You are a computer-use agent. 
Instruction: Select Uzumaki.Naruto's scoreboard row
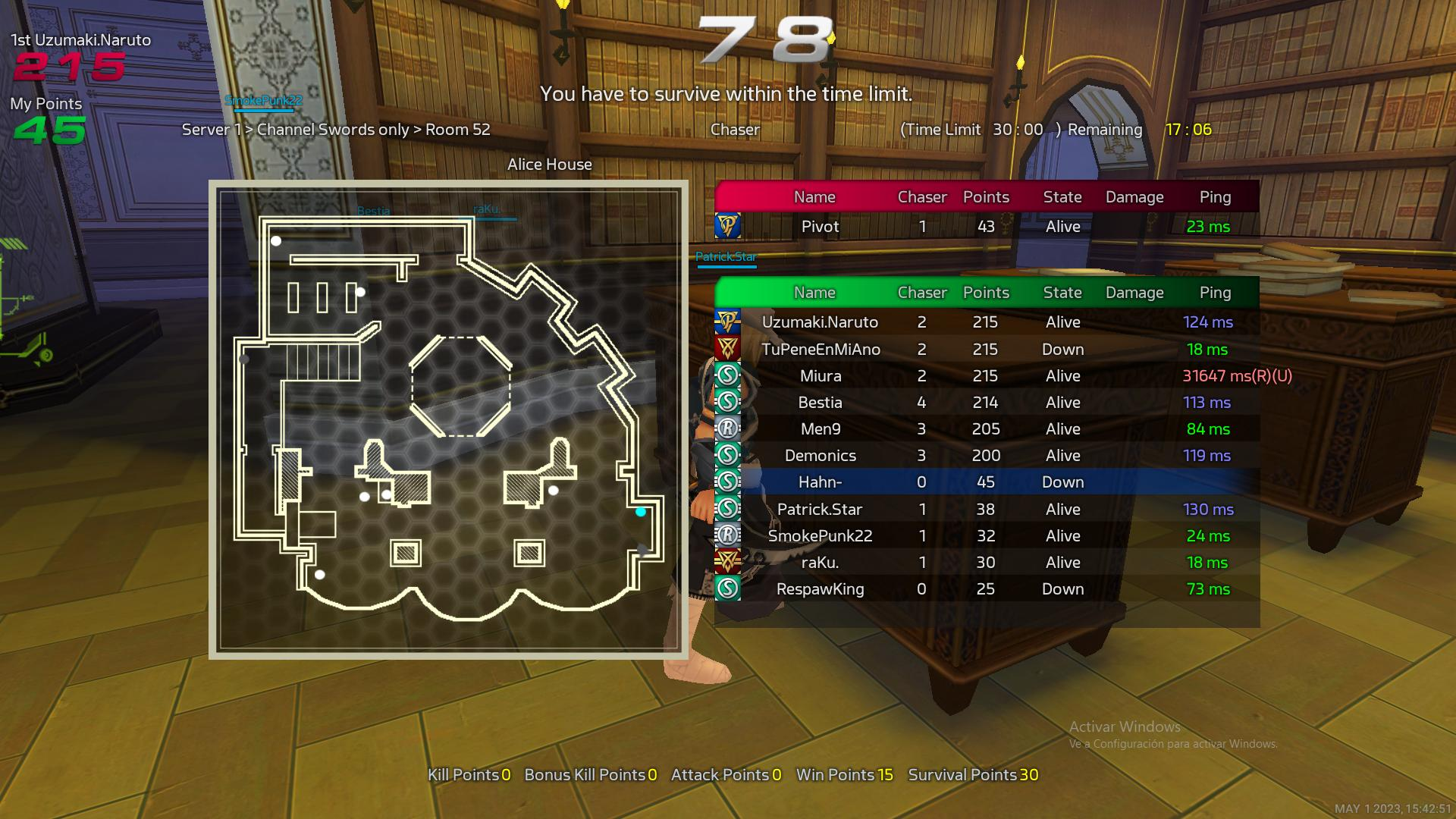[x=986, y=322]
